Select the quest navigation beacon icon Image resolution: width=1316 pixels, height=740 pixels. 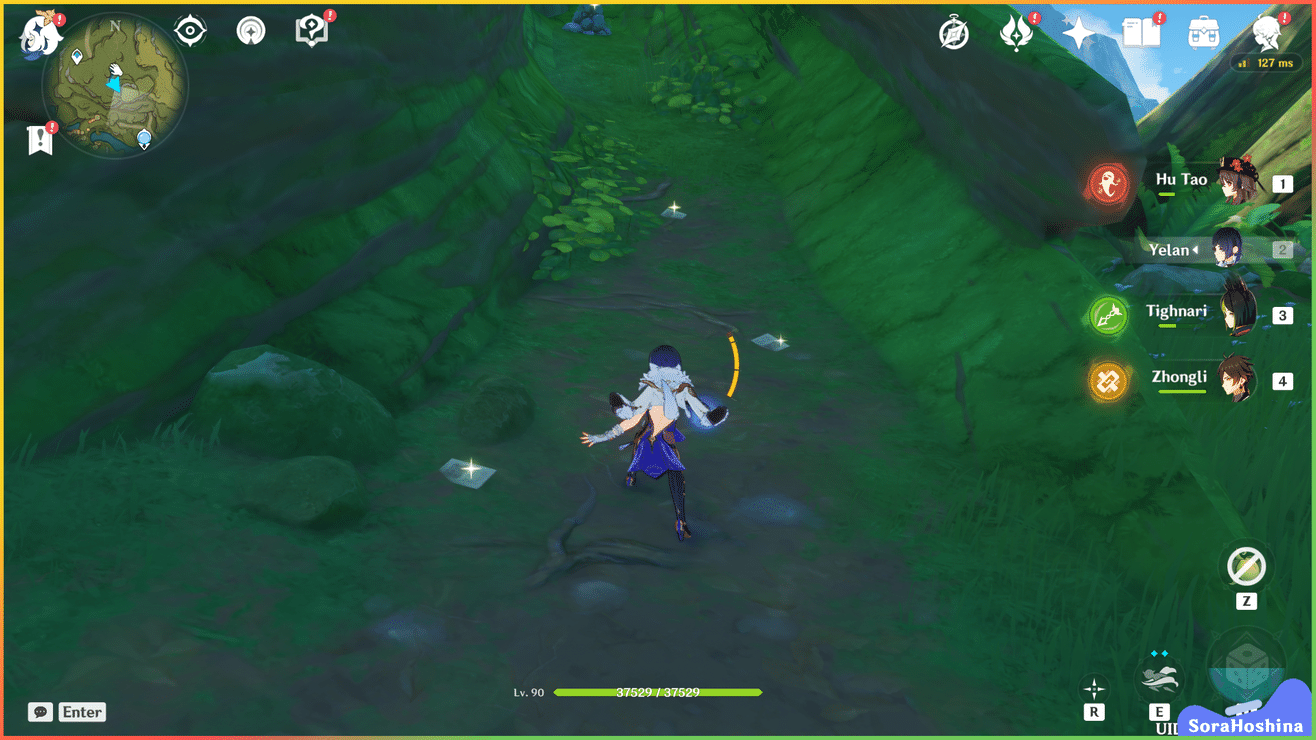point(250,30)
